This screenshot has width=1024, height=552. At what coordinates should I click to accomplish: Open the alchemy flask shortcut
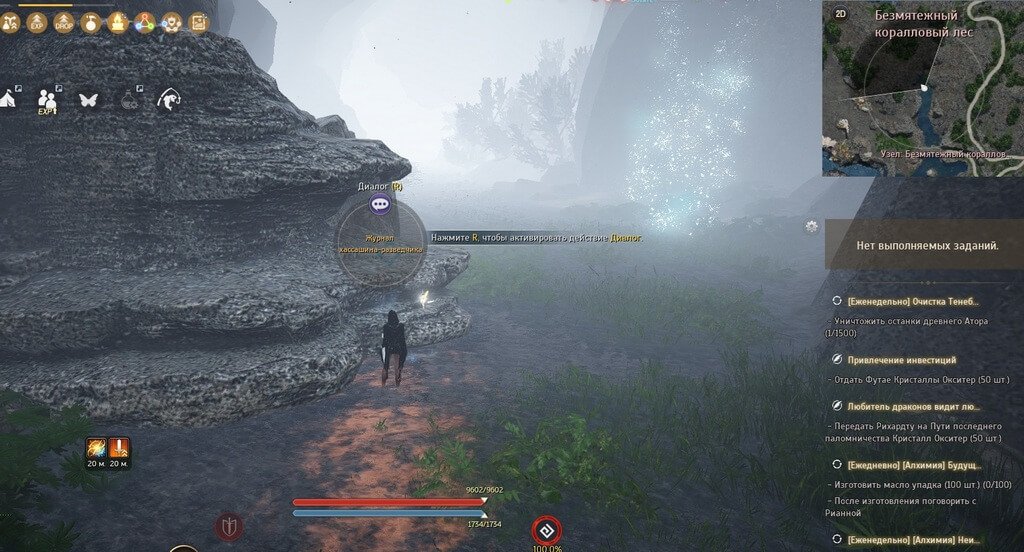pyautogui.click(x=129, y=99)
